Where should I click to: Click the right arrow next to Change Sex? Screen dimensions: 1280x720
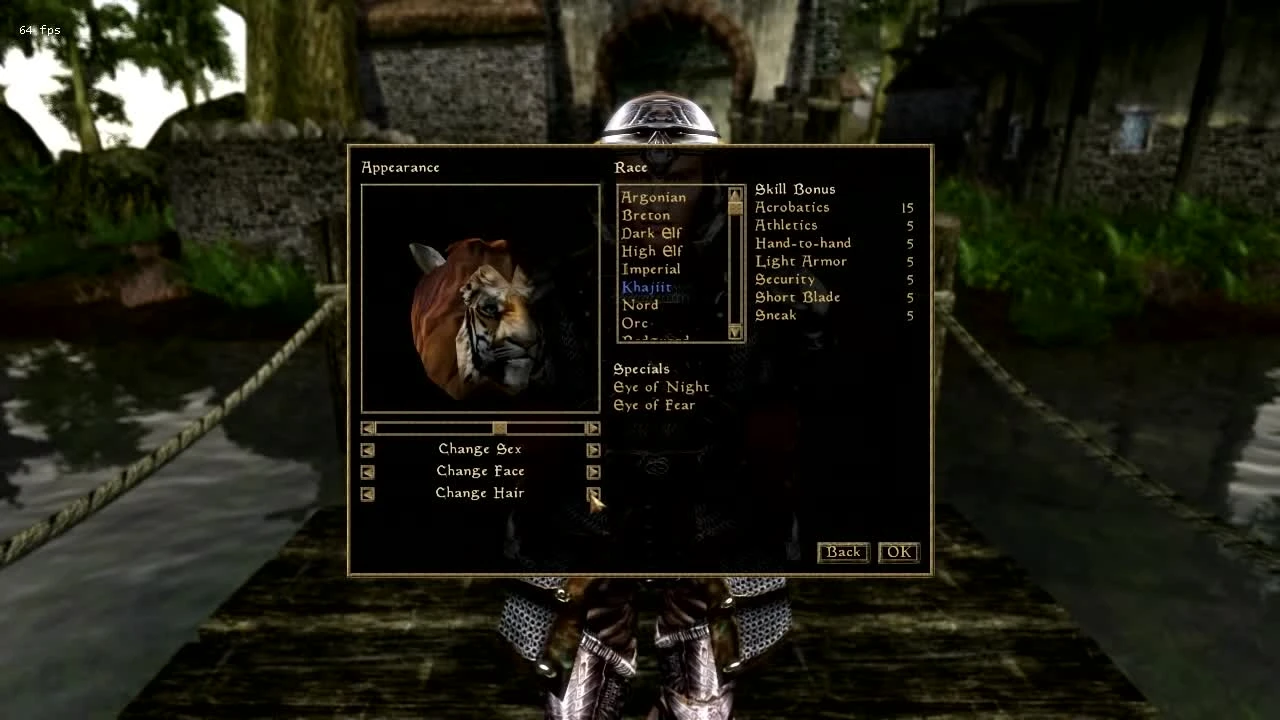pyautogui.click(x=593, y=449)
